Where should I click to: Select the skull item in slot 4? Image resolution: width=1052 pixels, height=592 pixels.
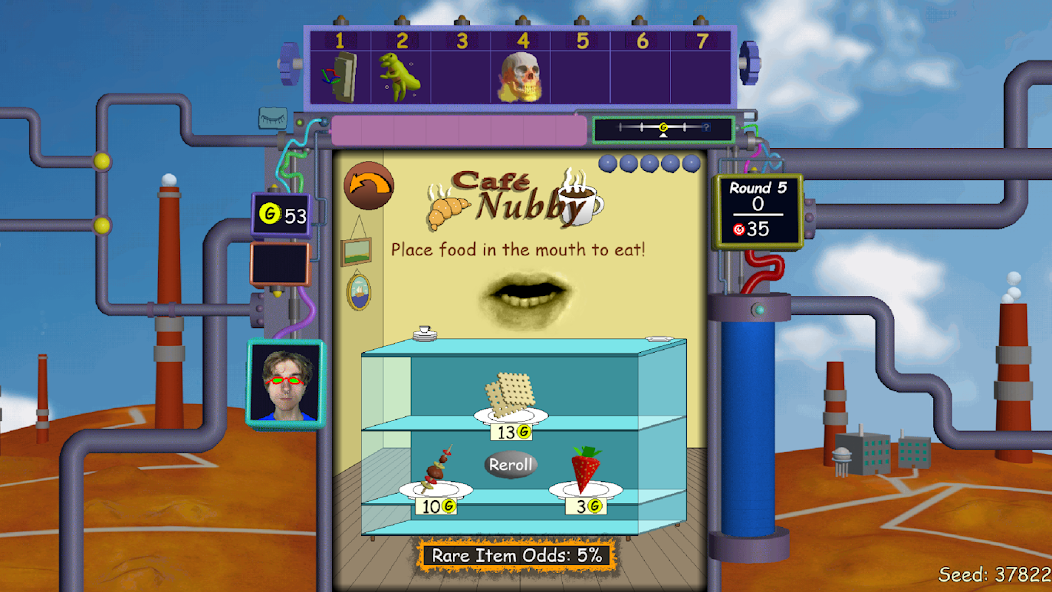pos(520,77)
